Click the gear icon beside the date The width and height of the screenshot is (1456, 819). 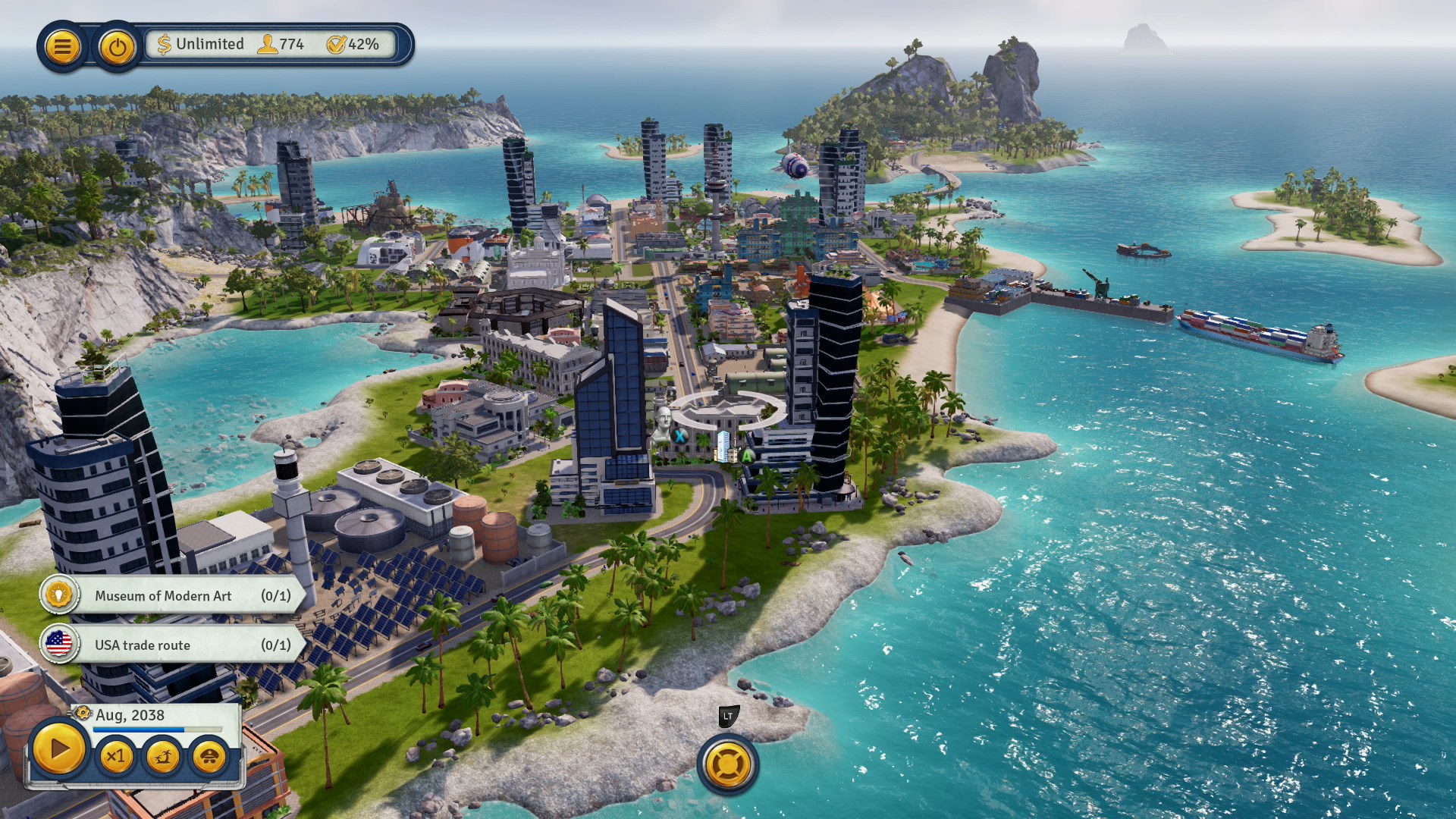[83, 714]
